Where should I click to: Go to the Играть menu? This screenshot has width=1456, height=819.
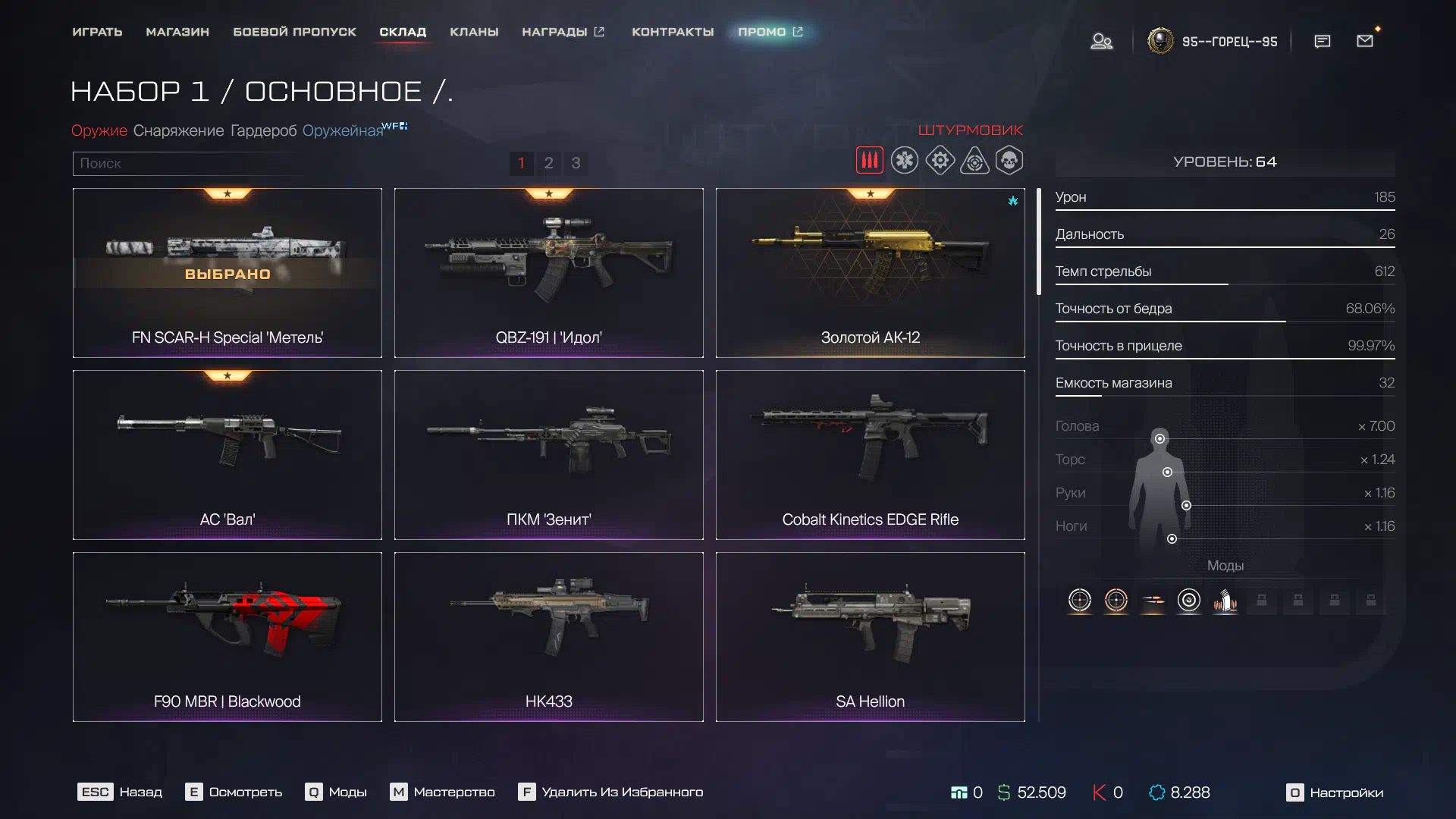(x=97, y=32)
